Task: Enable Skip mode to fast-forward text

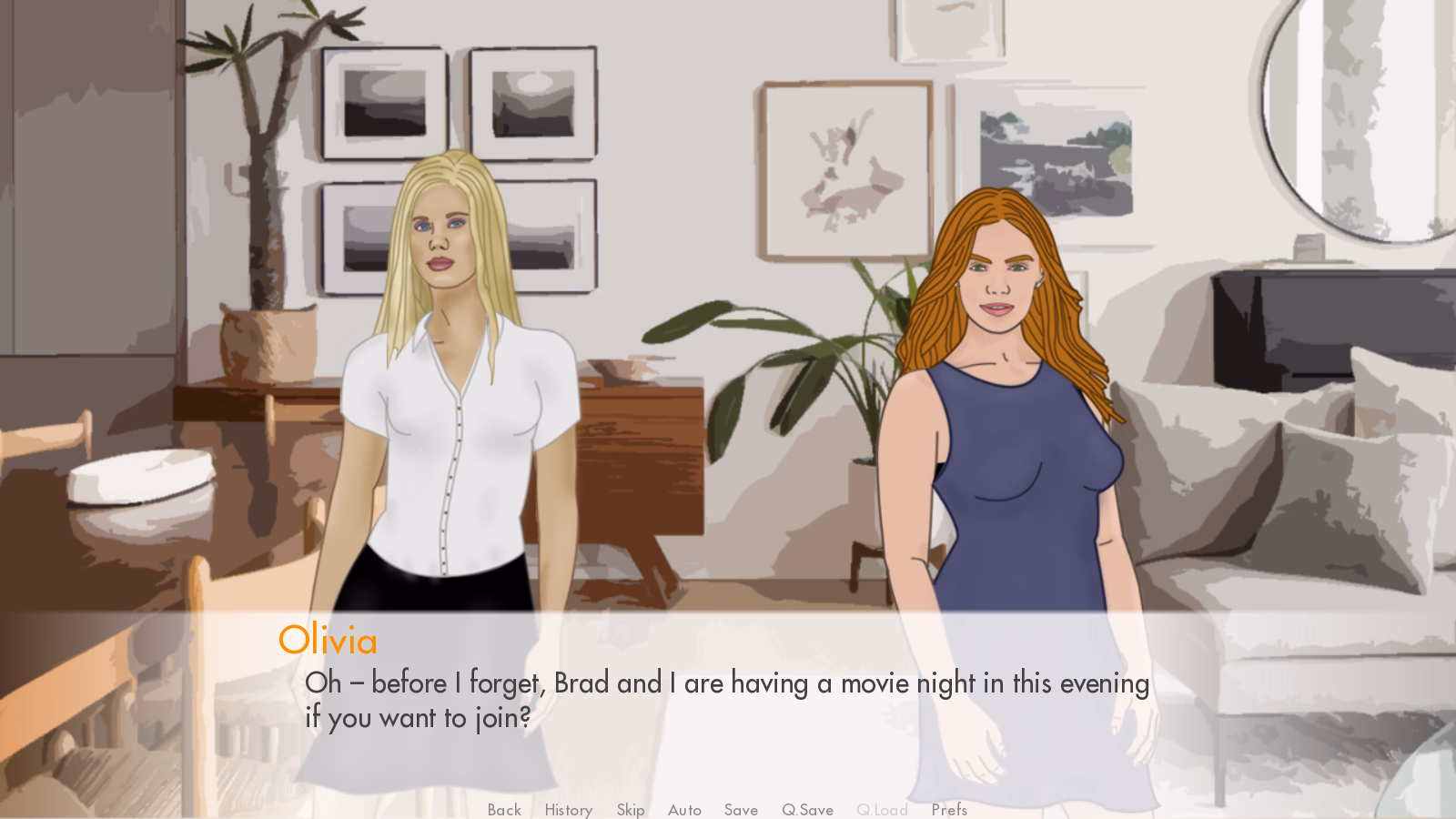Action: tap(631, 810)
